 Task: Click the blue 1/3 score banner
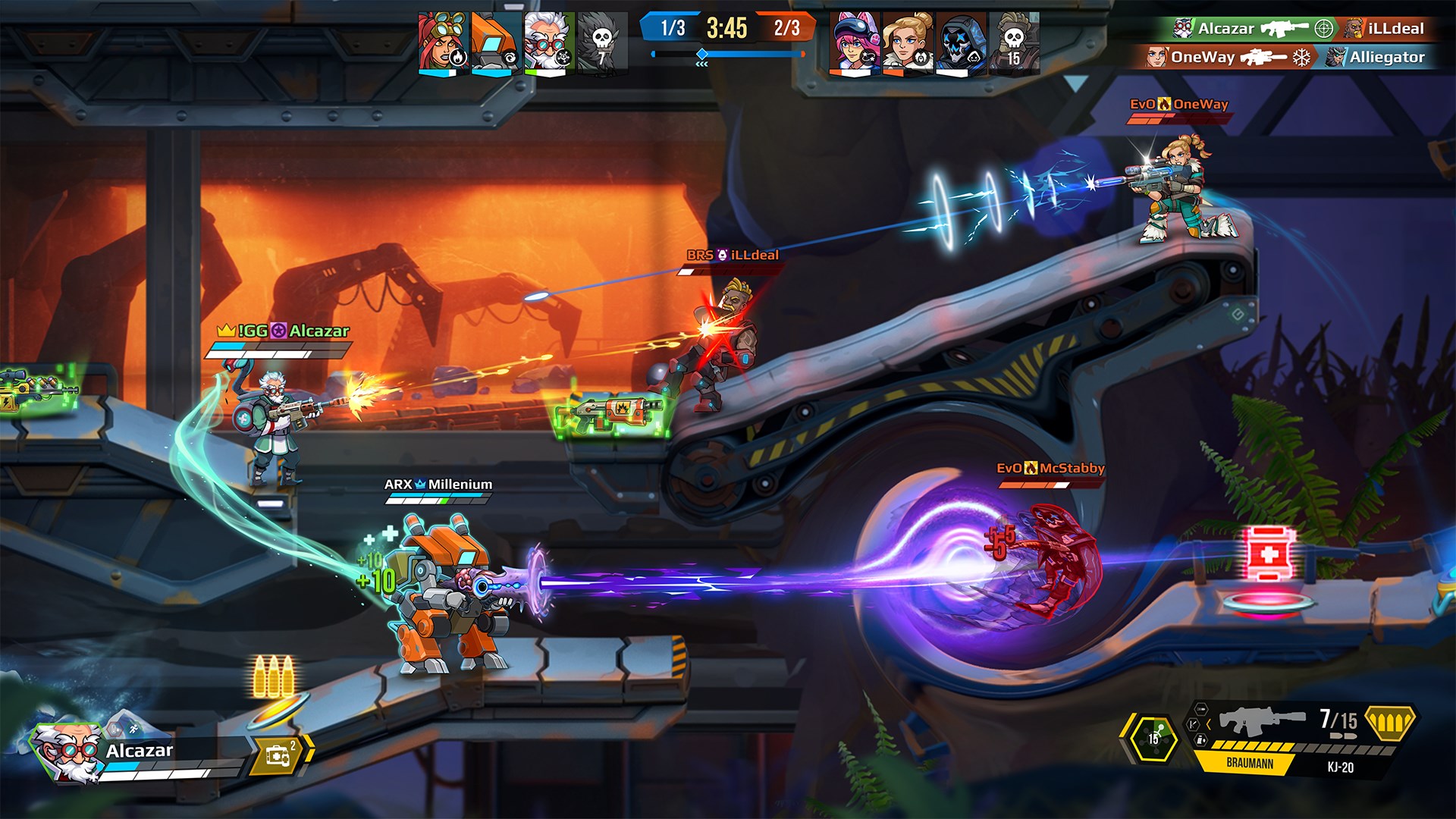tap(673, 26)
